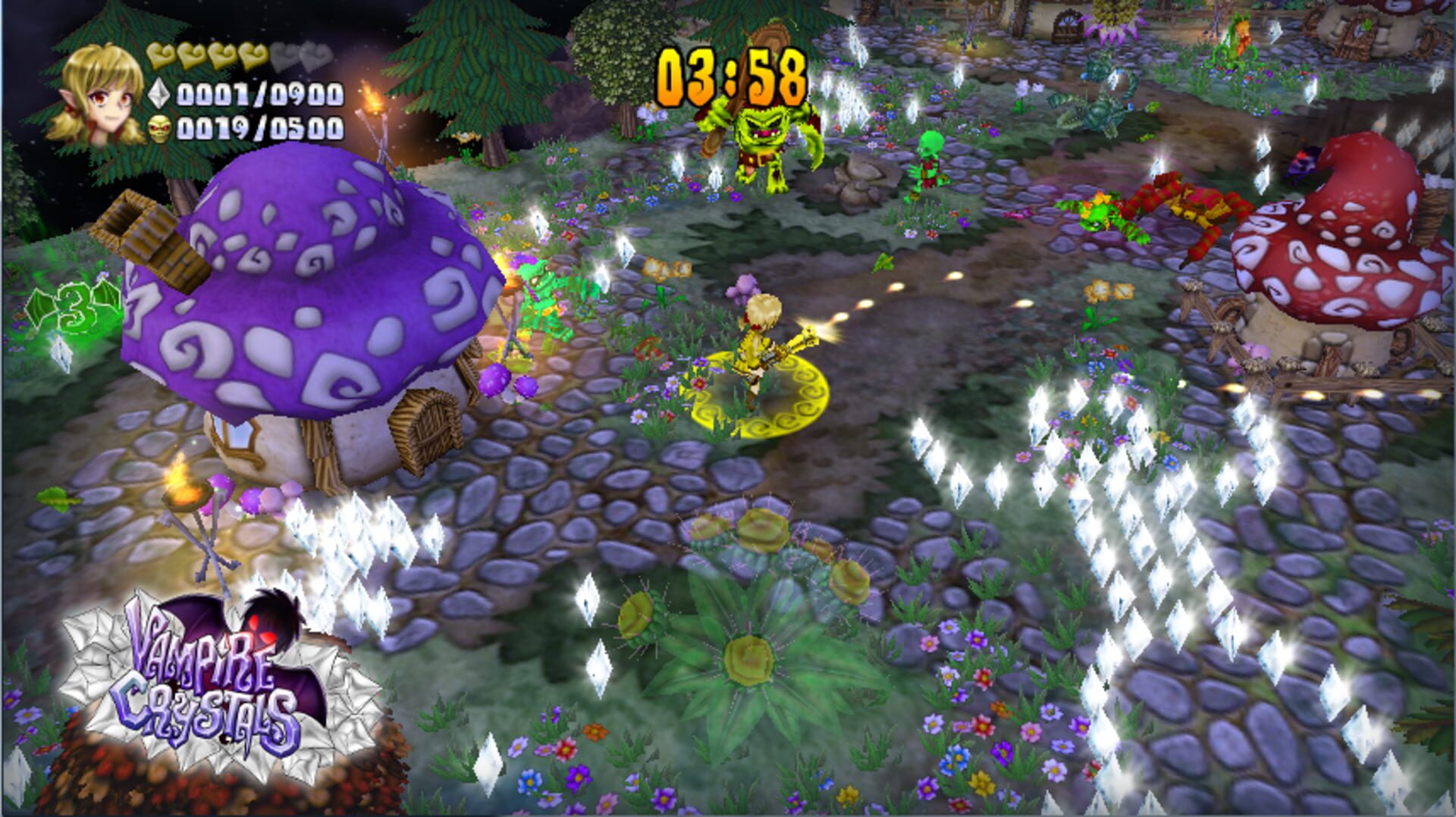Select the diamond crystal counter icon
1456x817 pixels.
[x=158, y=95]
